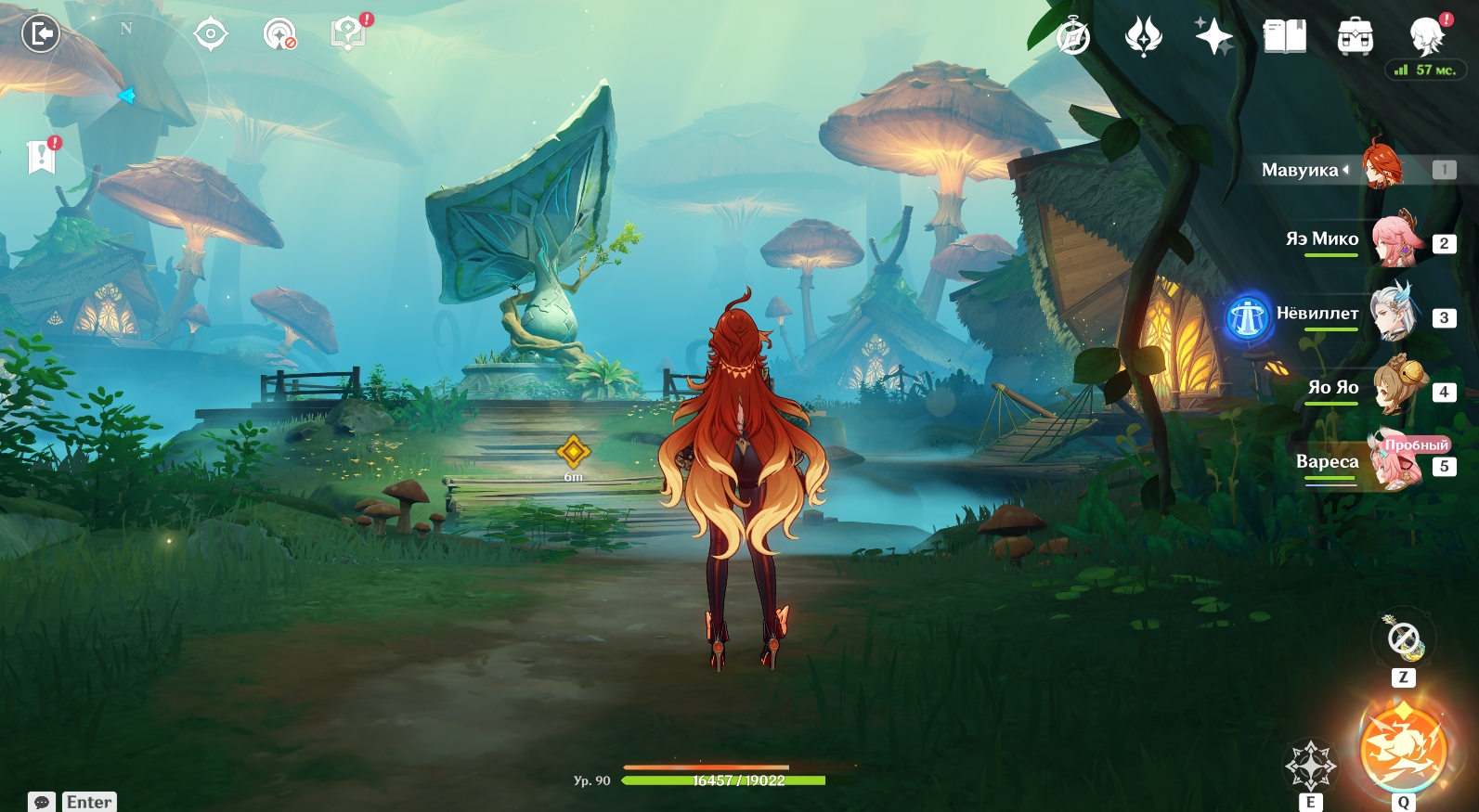
Task: Switch to trial character Вареса
Action: [x=1395, y=462]
